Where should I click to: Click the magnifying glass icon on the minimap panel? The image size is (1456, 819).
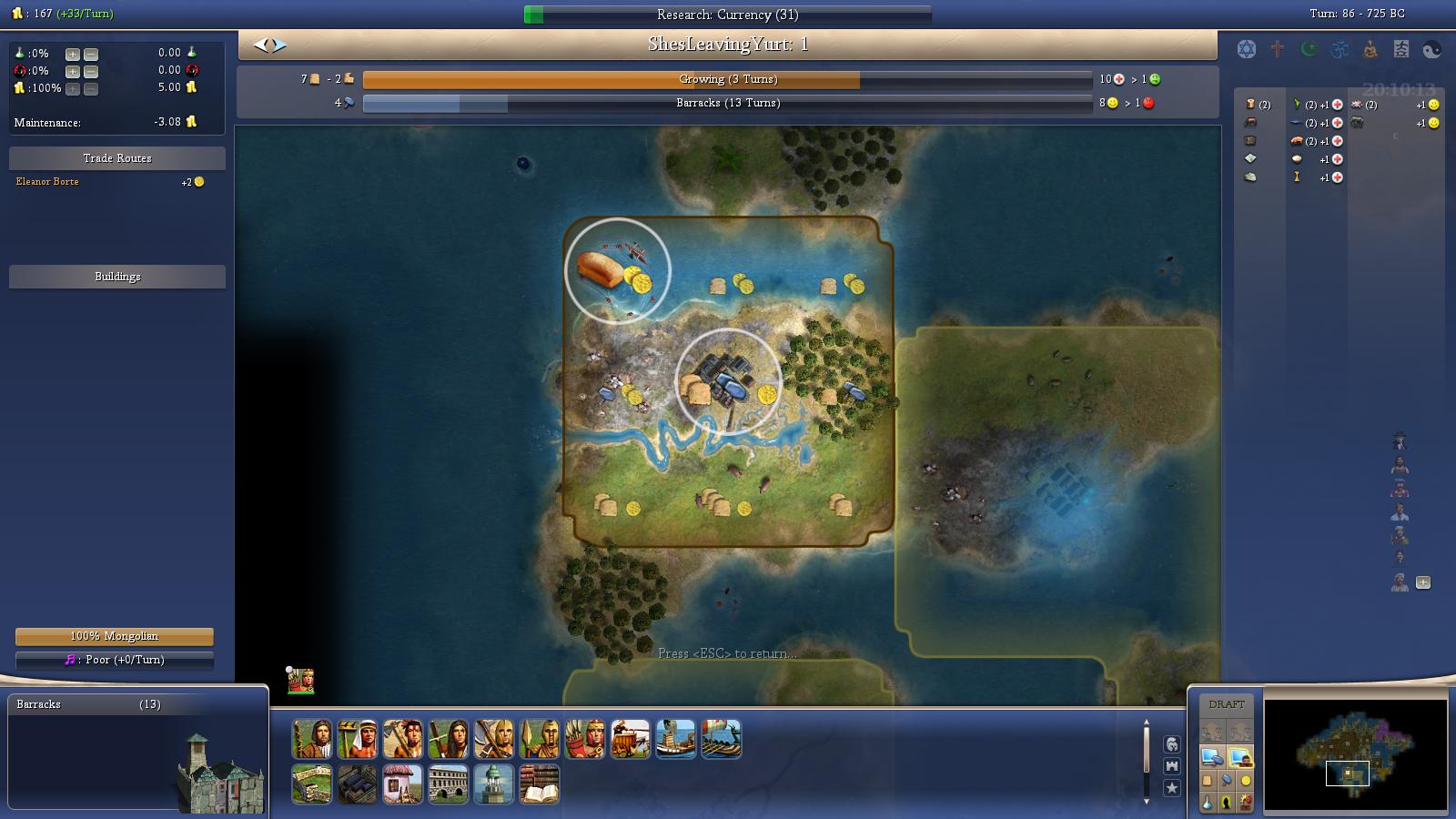[1227, 780]
